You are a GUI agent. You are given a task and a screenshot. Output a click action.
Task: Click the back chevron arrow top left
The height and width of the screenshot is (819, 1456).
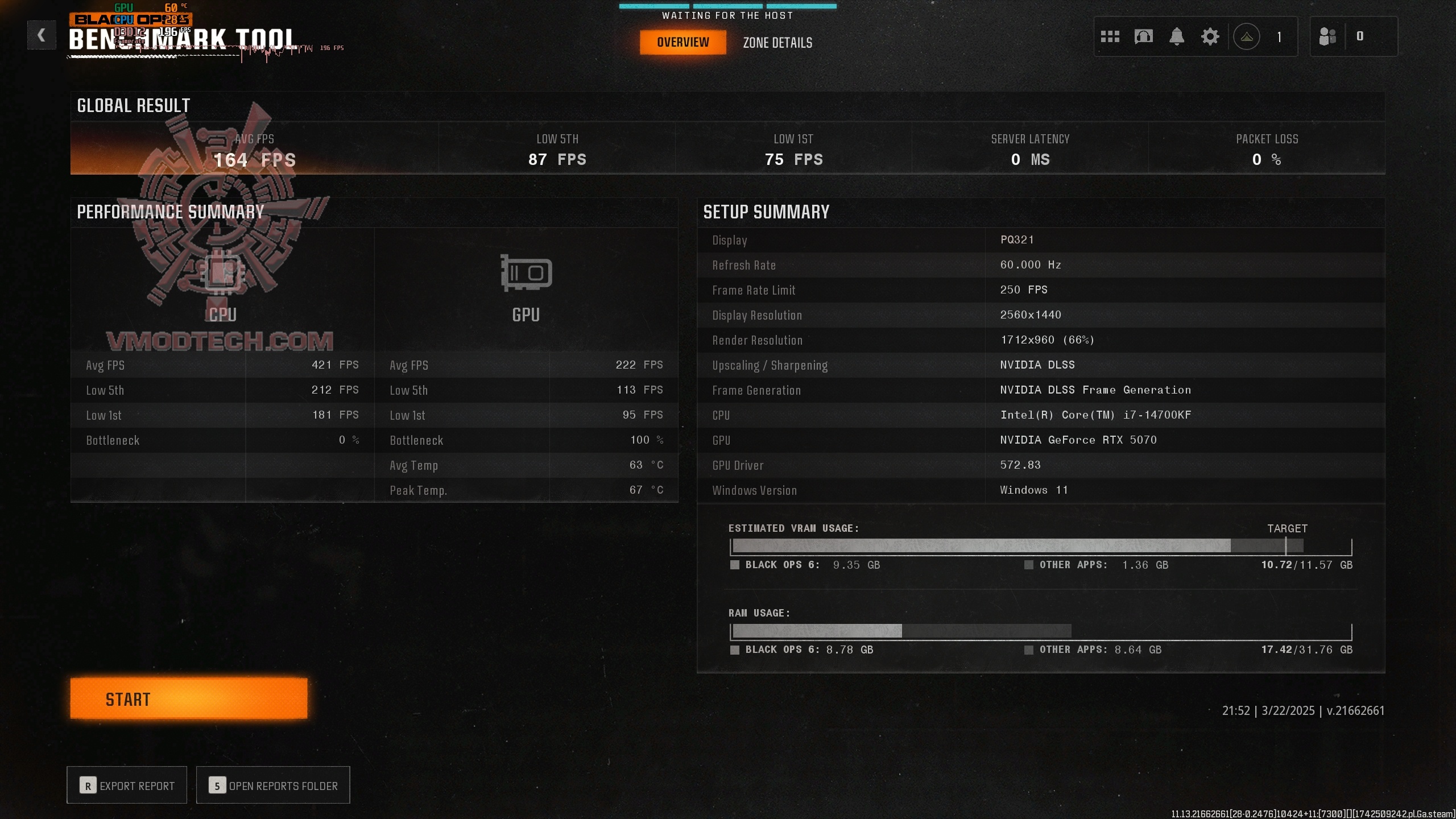point(41,35)
